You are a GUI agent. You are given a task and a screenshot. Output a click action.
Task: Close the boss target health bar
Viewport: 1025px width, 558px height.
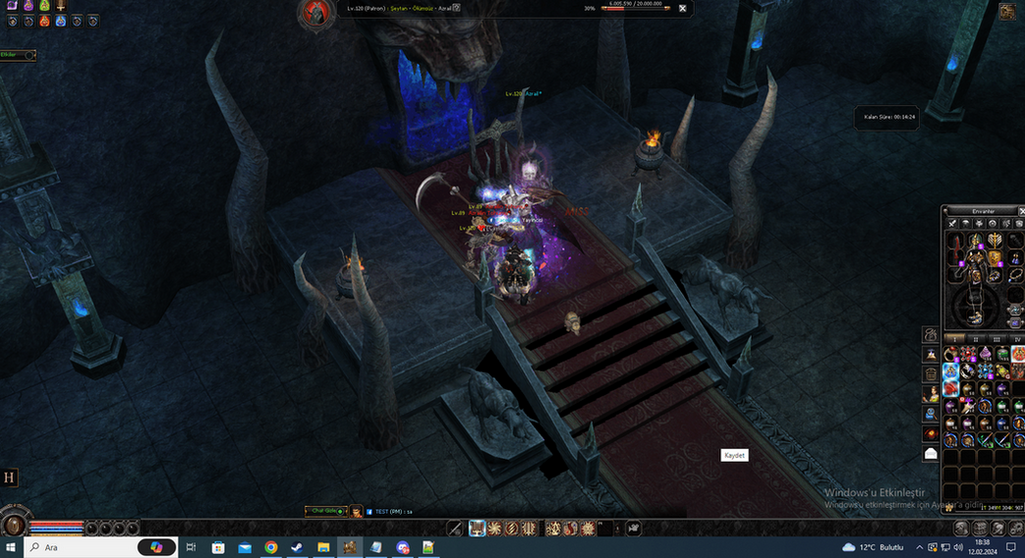point(682,8)
